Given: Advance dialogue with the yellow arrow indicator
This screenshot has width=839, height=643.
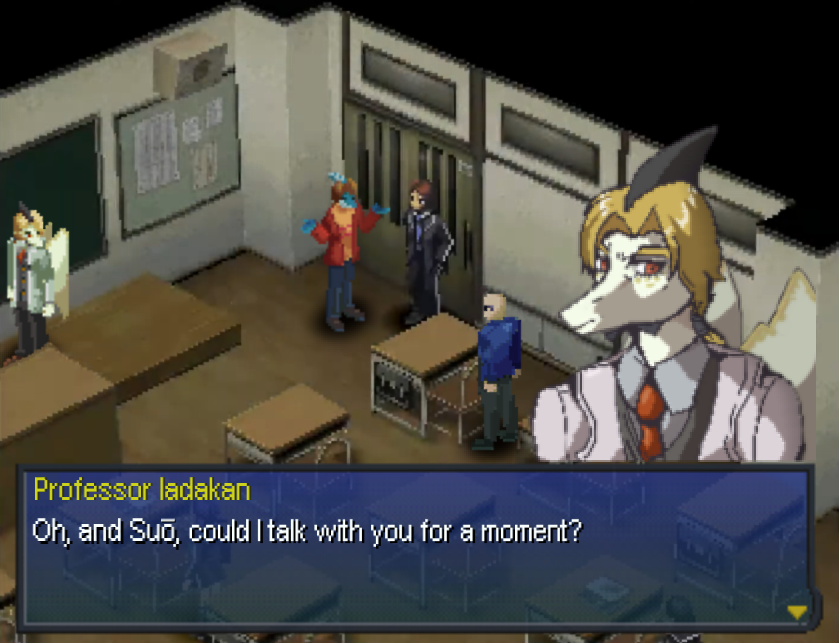Looking at the screenshot, I should pos(797,611).
